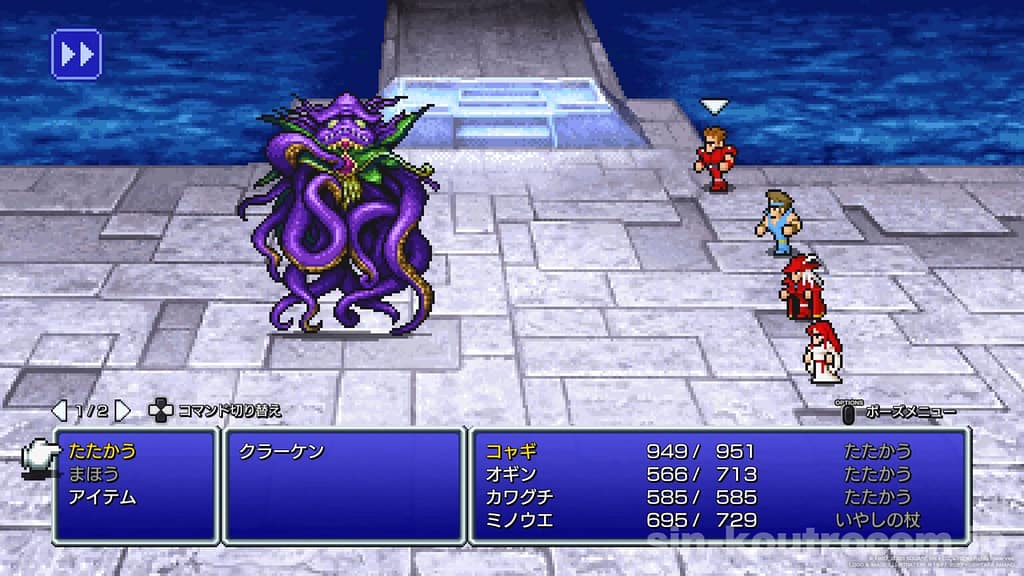Select party member ミノウエ's row
The image size is (1024, 576).
point(718,520)
